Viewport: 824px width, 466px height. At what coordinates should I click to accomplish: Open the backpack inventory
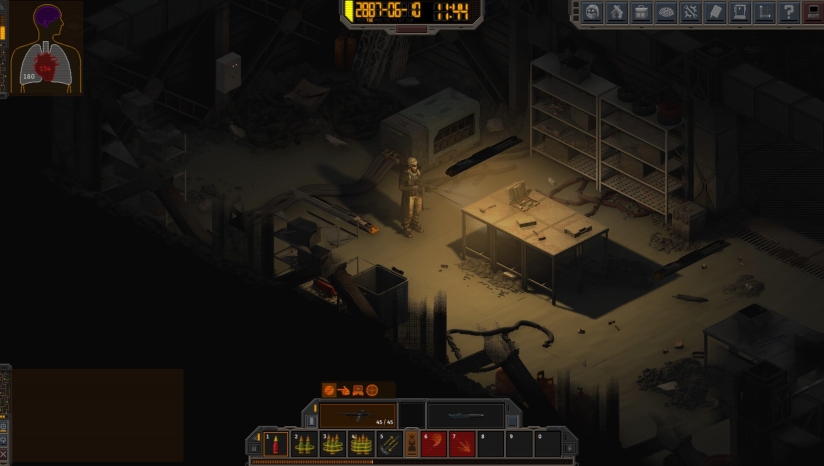coord(642,12)
